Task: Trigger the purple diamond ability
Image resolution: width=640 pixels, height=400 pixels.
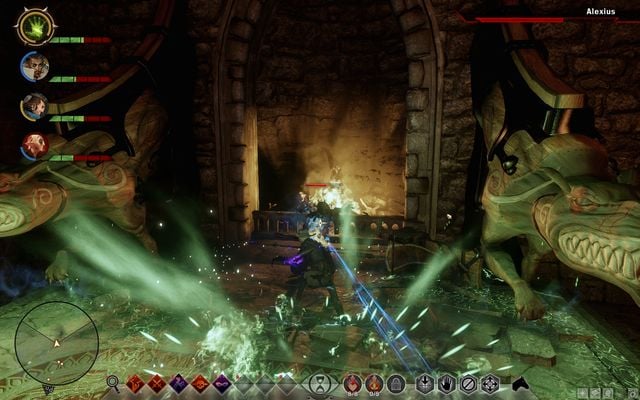Action: coord(179,383)
